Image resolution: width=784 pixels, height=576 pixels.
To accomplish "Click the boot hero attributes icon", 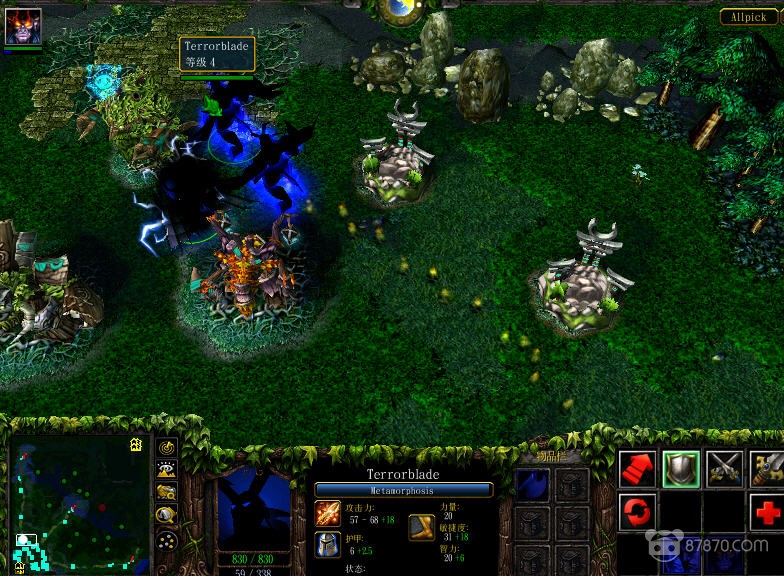I will tap(422, 527).
